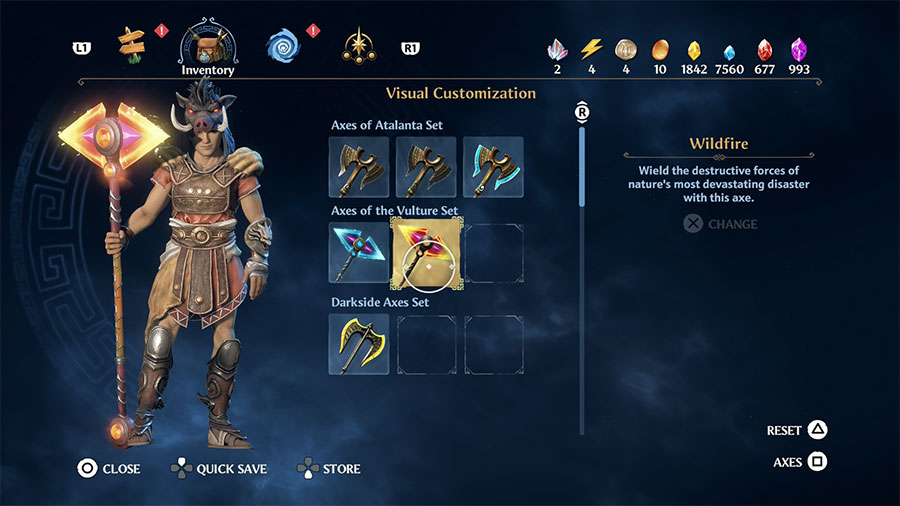Select the blue Vulture Set axe

pyautogui.click(x=359, y=253)
